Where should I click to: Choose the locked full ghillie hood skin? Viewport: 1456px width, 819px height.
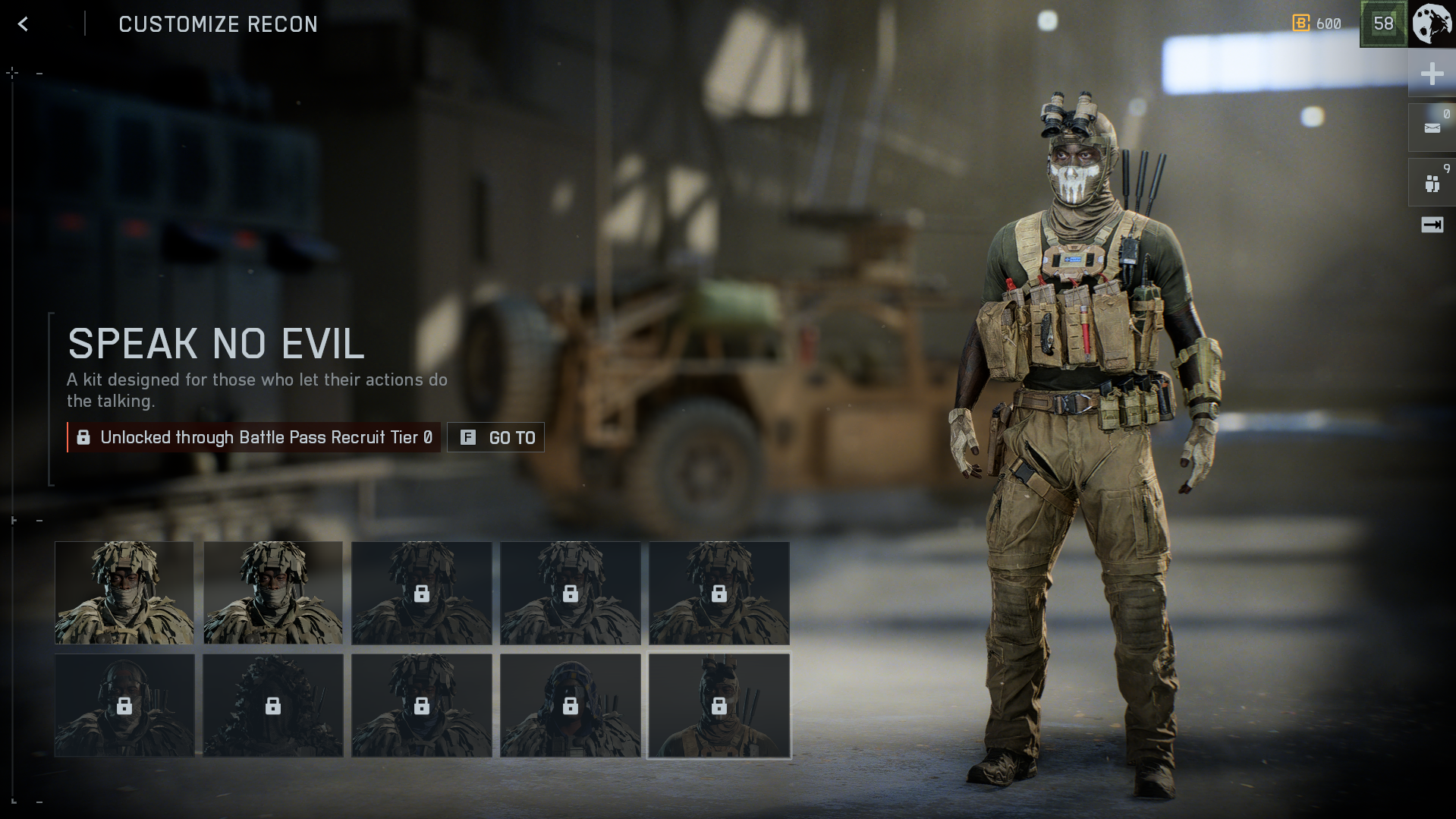tap(273, 706)
